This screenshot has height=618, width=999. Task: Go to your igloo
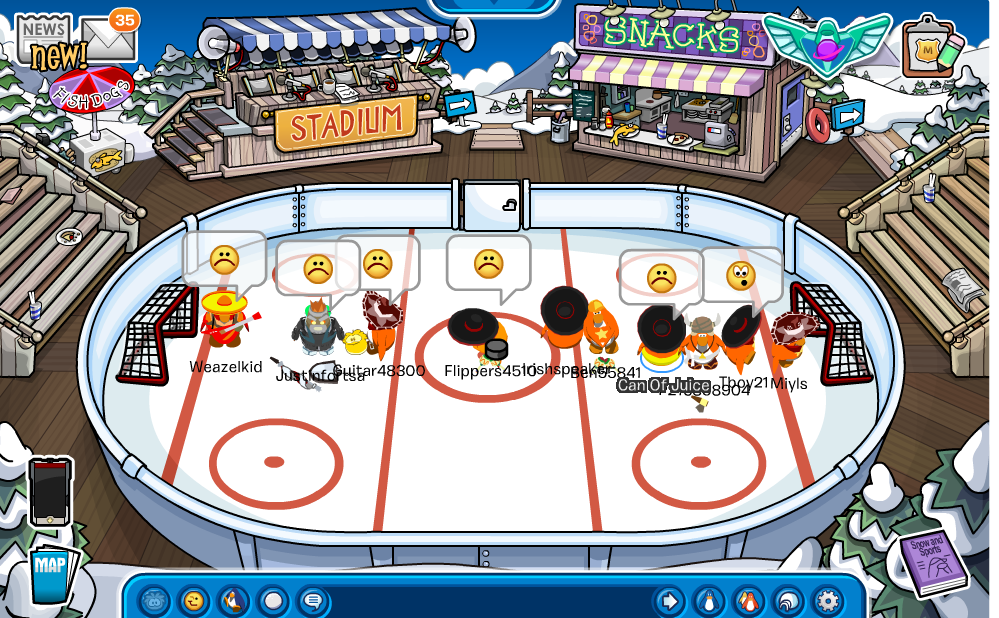(788, 601)
